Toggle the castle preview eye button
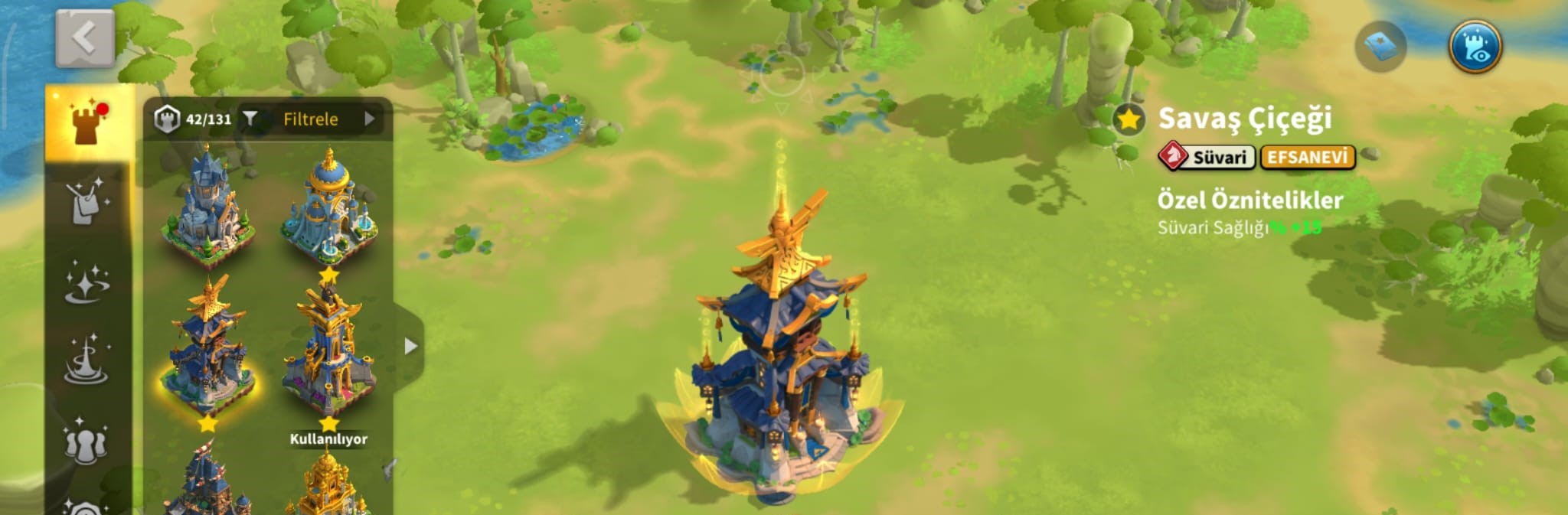This screenshot has width=1568, height=515. (x=1475, y=47)
